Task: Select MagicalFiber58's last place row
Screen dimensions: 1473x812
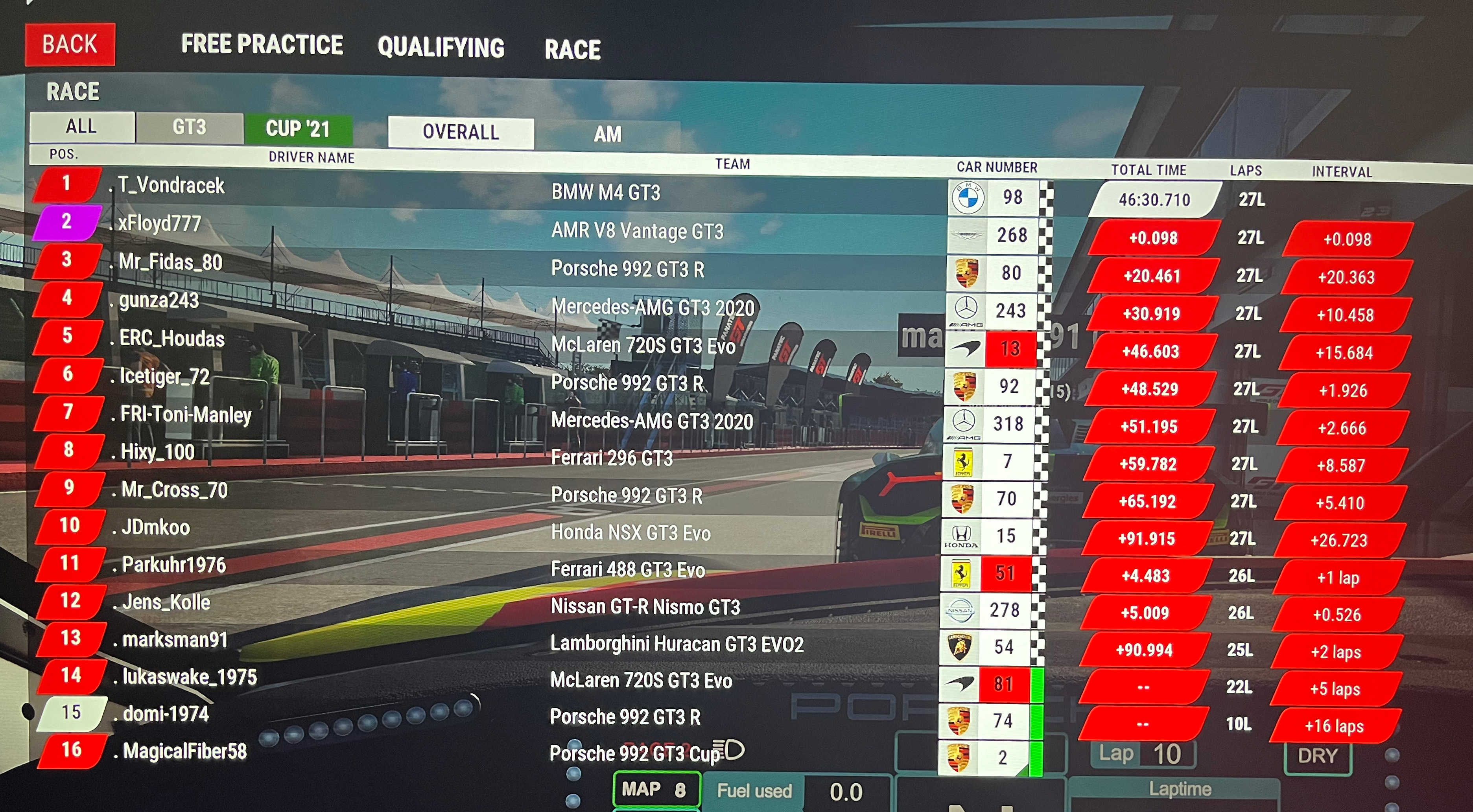Action: 185,751
